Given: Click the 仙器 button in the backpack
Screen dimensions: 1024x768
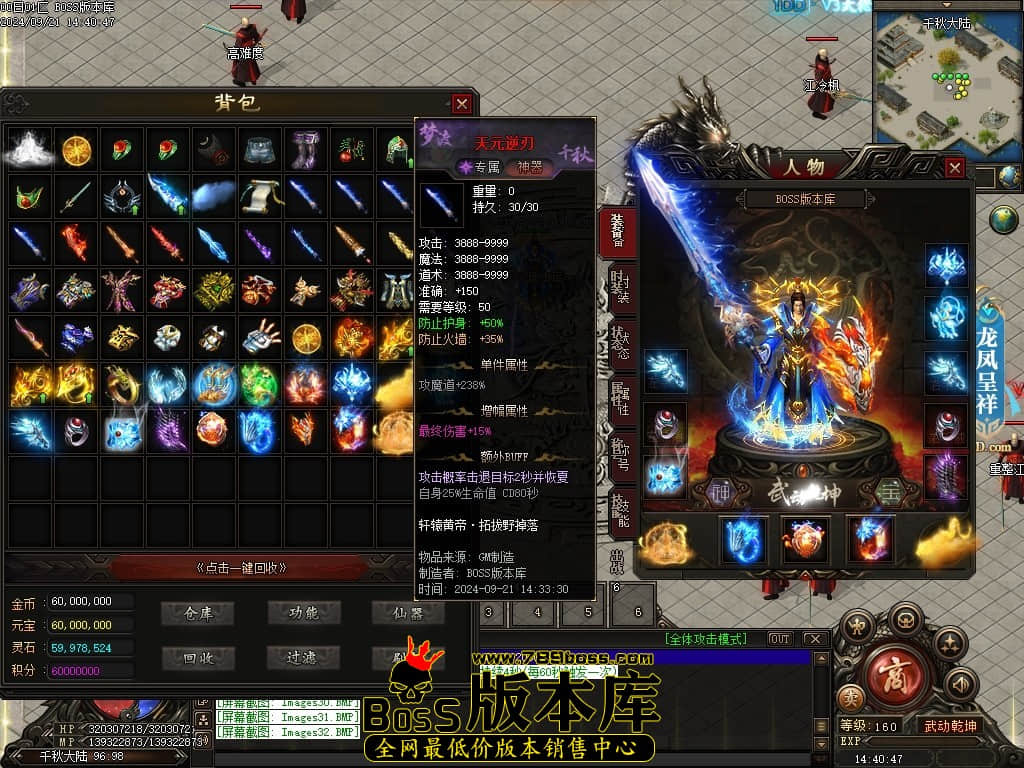Looking at the screenshot, I should click(408, 612).
